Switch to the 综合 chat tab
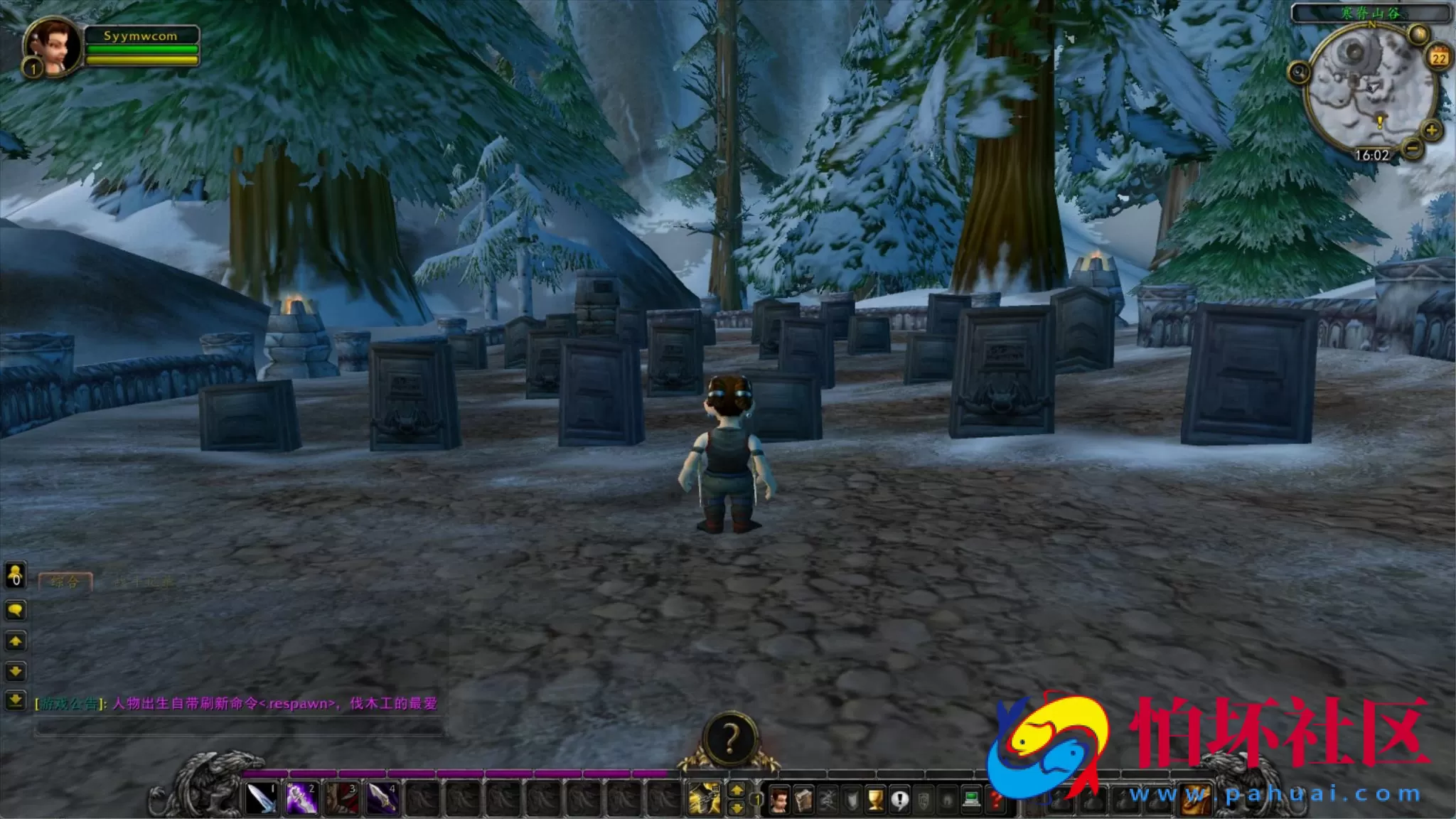Viewport: 1456px width, 819px height. pyautogui.click(x=66, y=581)
